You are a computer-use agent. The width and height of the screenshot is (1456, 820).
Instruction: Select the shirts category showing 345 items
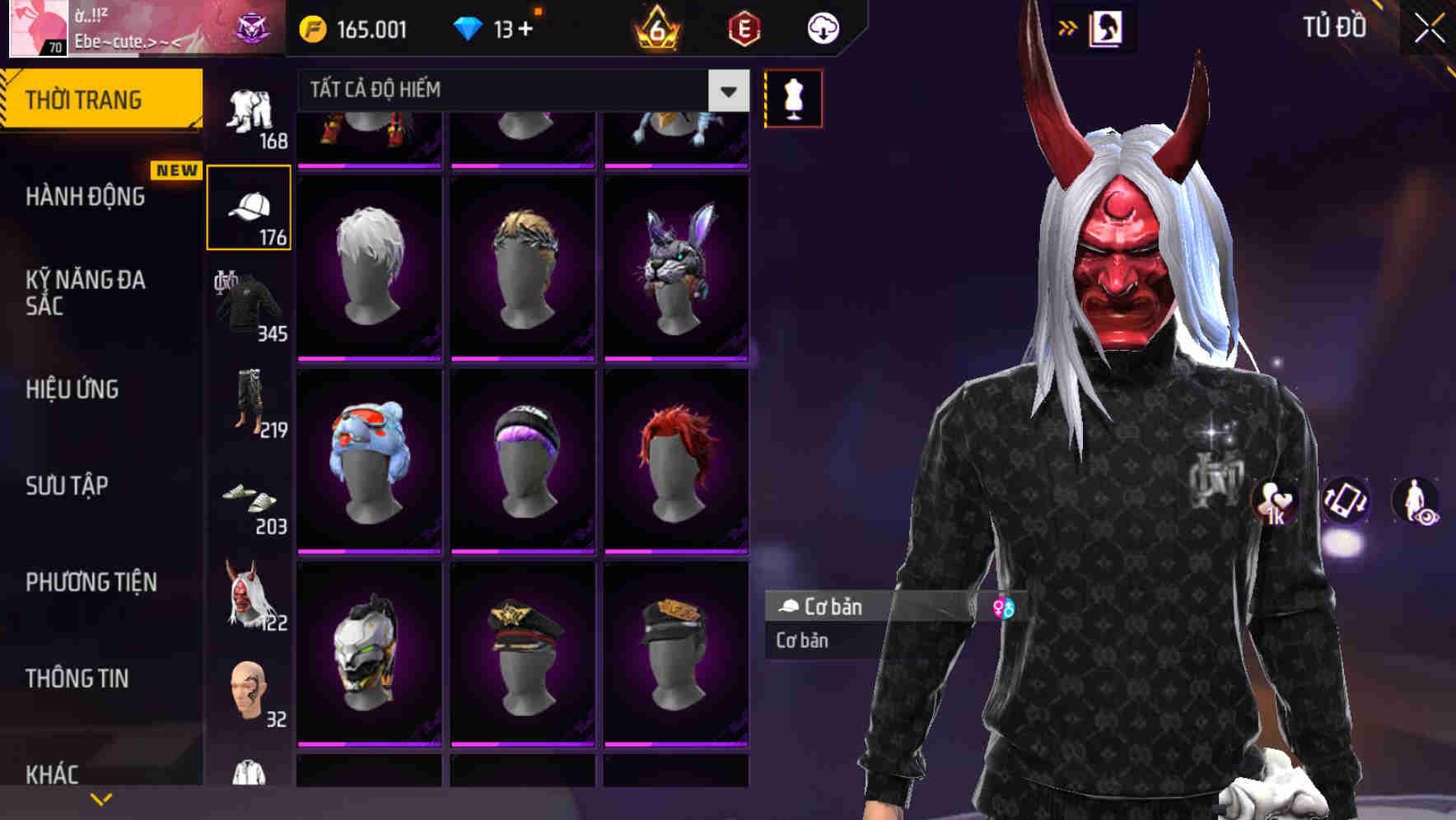(x=250, y=305)
